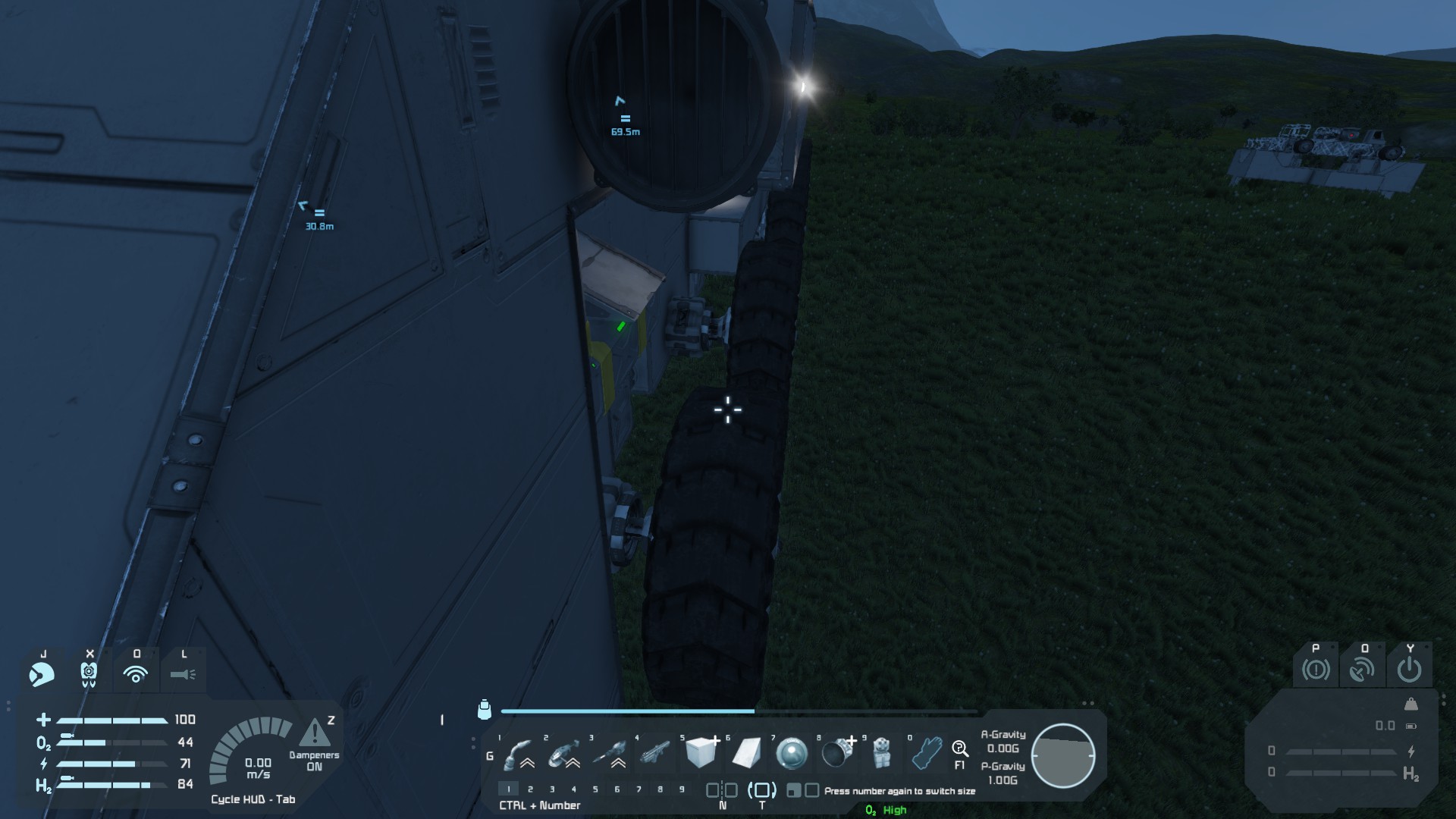Toggle the ship power icon
This screenshot has width=1456, height=819.
pyautogui.click(x=1409, y=670)
